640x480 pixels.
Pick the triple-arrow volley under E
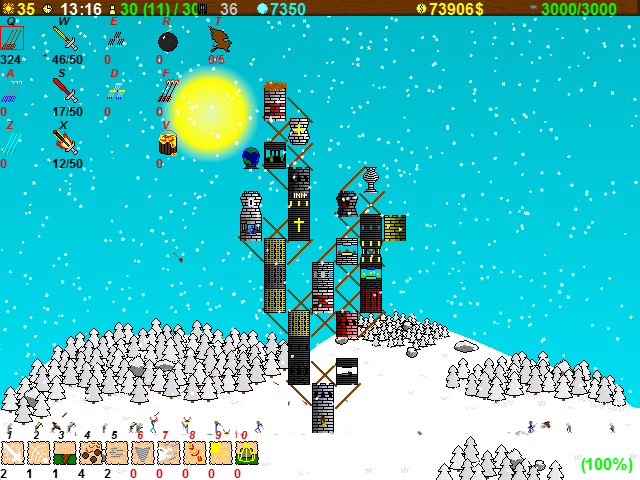pos(116,39)
